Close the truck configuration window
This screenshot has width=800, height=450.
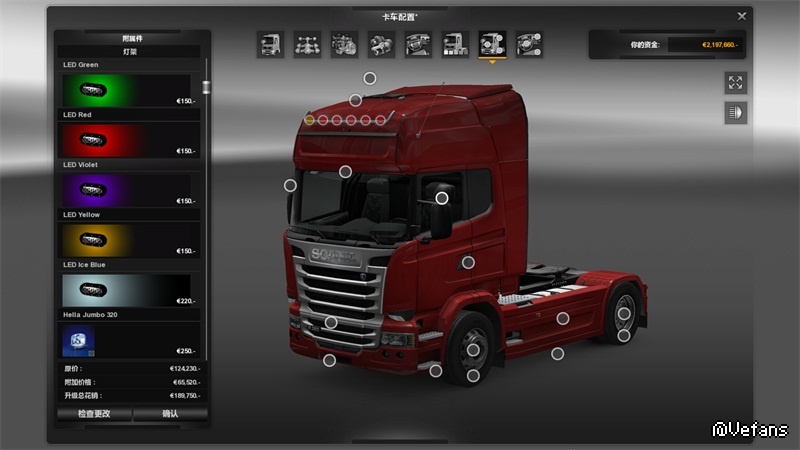tap(741, 16)
